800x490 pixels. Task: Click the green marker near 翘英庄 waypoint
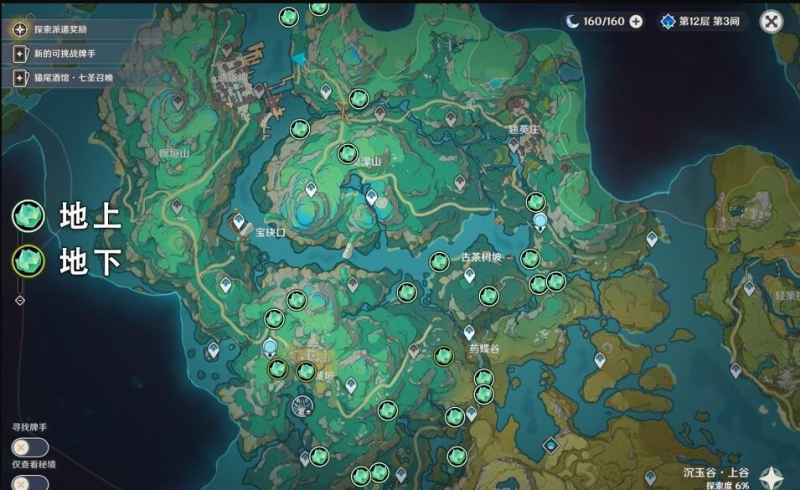click(535, 202)
